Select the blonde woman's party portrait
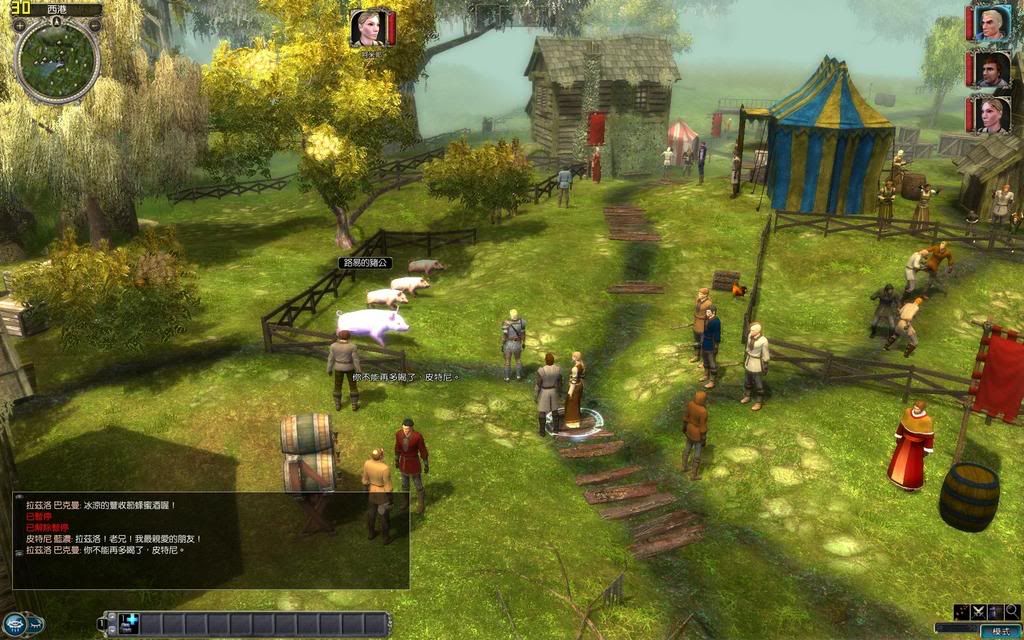The image size is (1024, 640). pos(990,114)
